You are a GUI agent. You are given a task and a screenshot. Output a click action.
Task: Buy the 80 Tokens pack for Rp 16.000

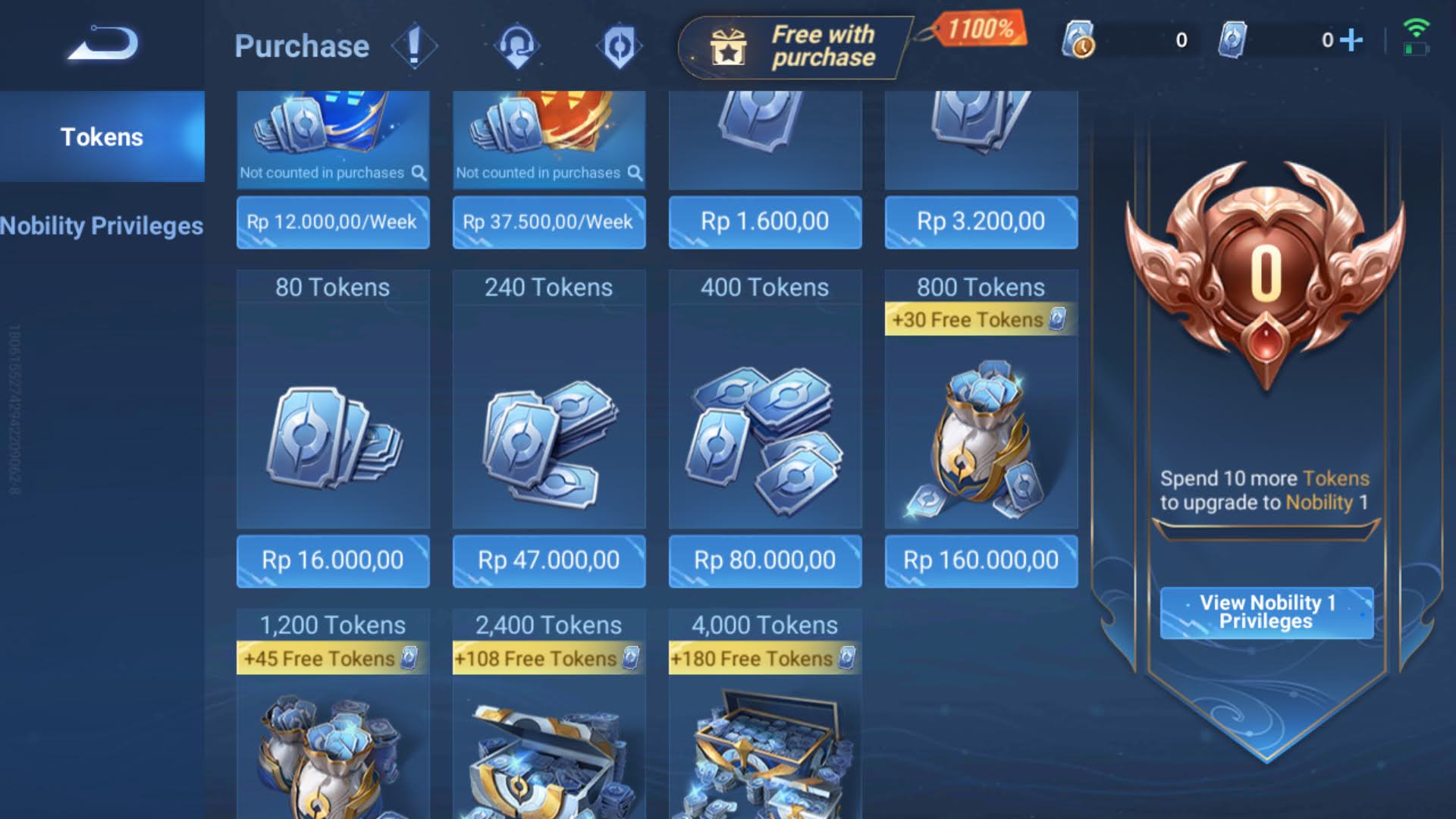click(332, 561)
